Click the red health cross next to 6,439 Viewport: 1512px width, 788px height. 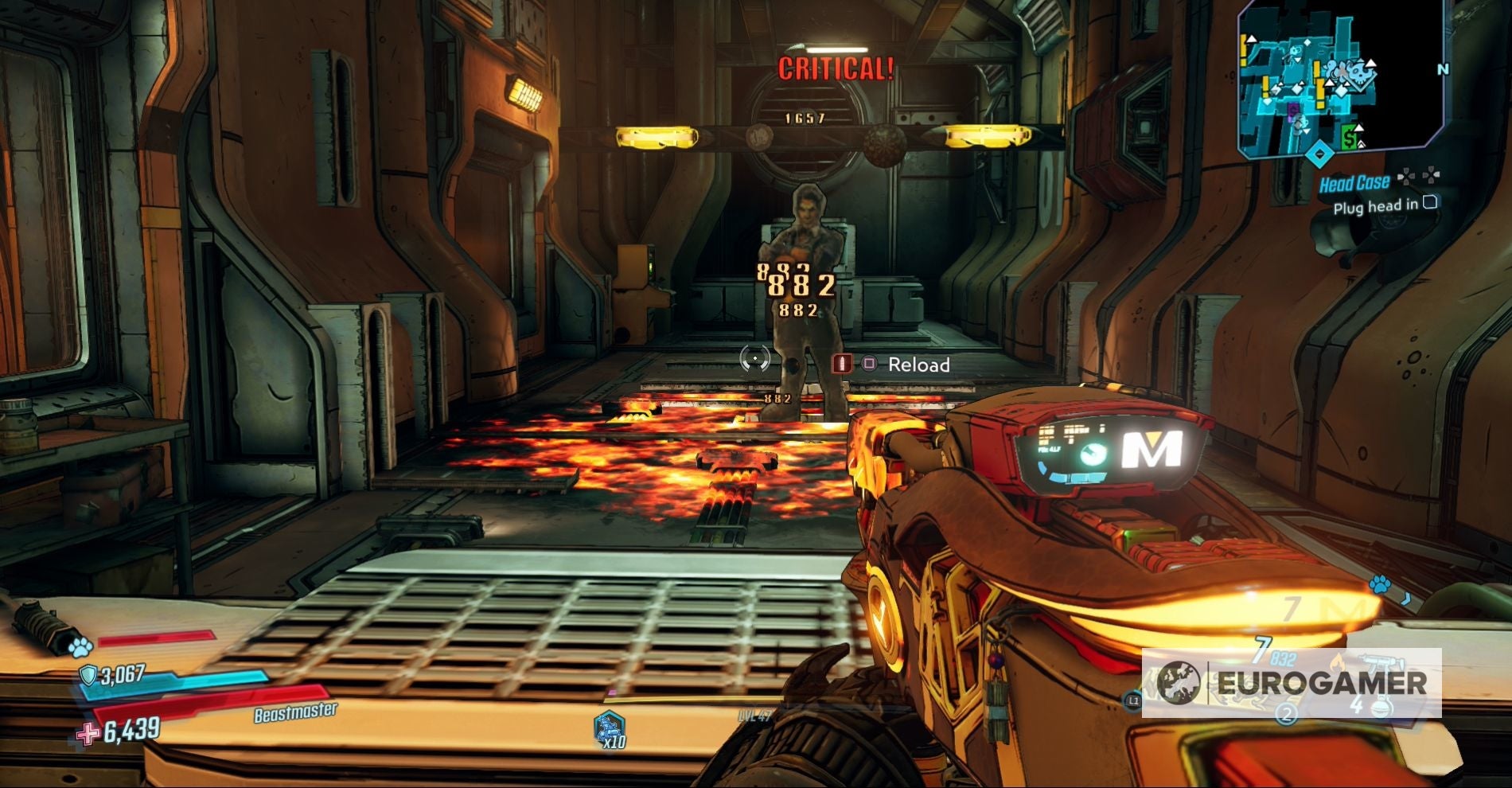(x=89, y=734)
